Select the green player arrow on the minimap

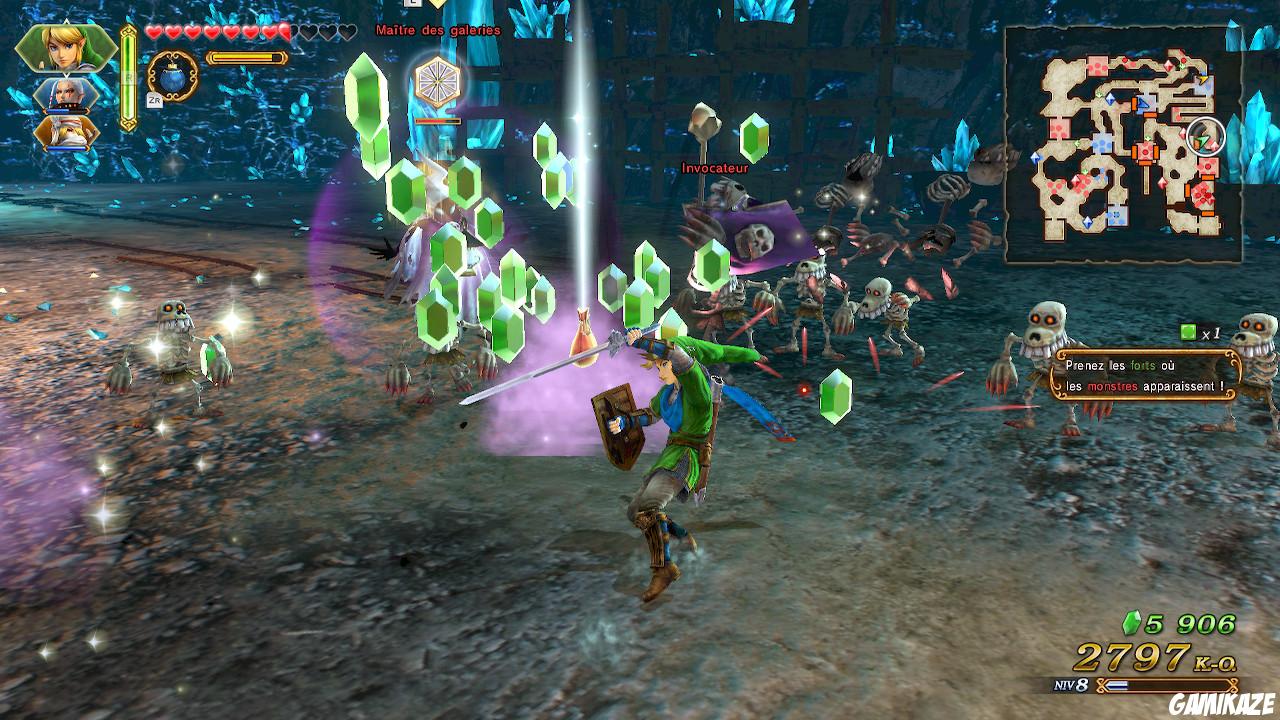1202,140
